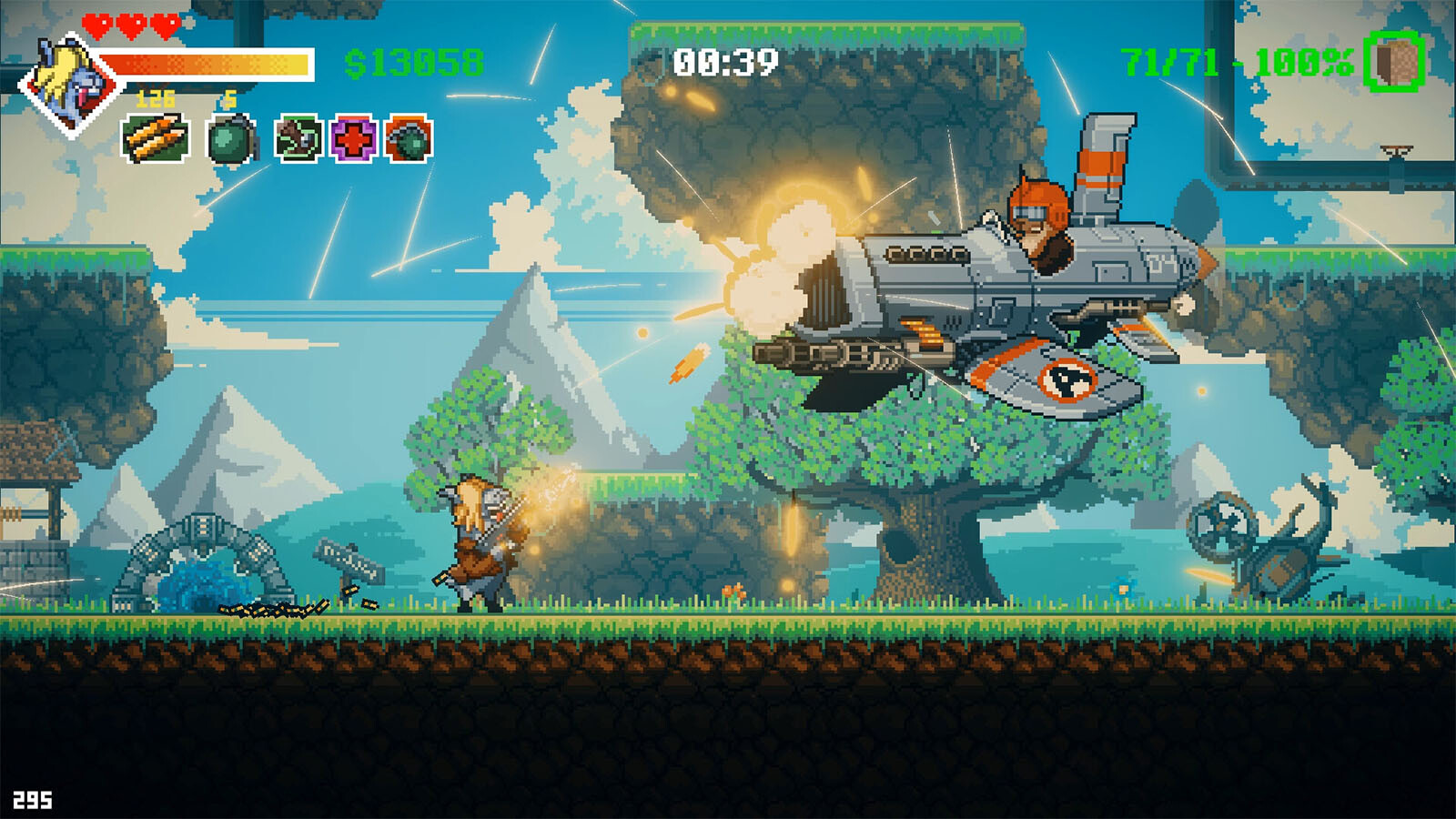Select the brown block icon with green border

1394,61
